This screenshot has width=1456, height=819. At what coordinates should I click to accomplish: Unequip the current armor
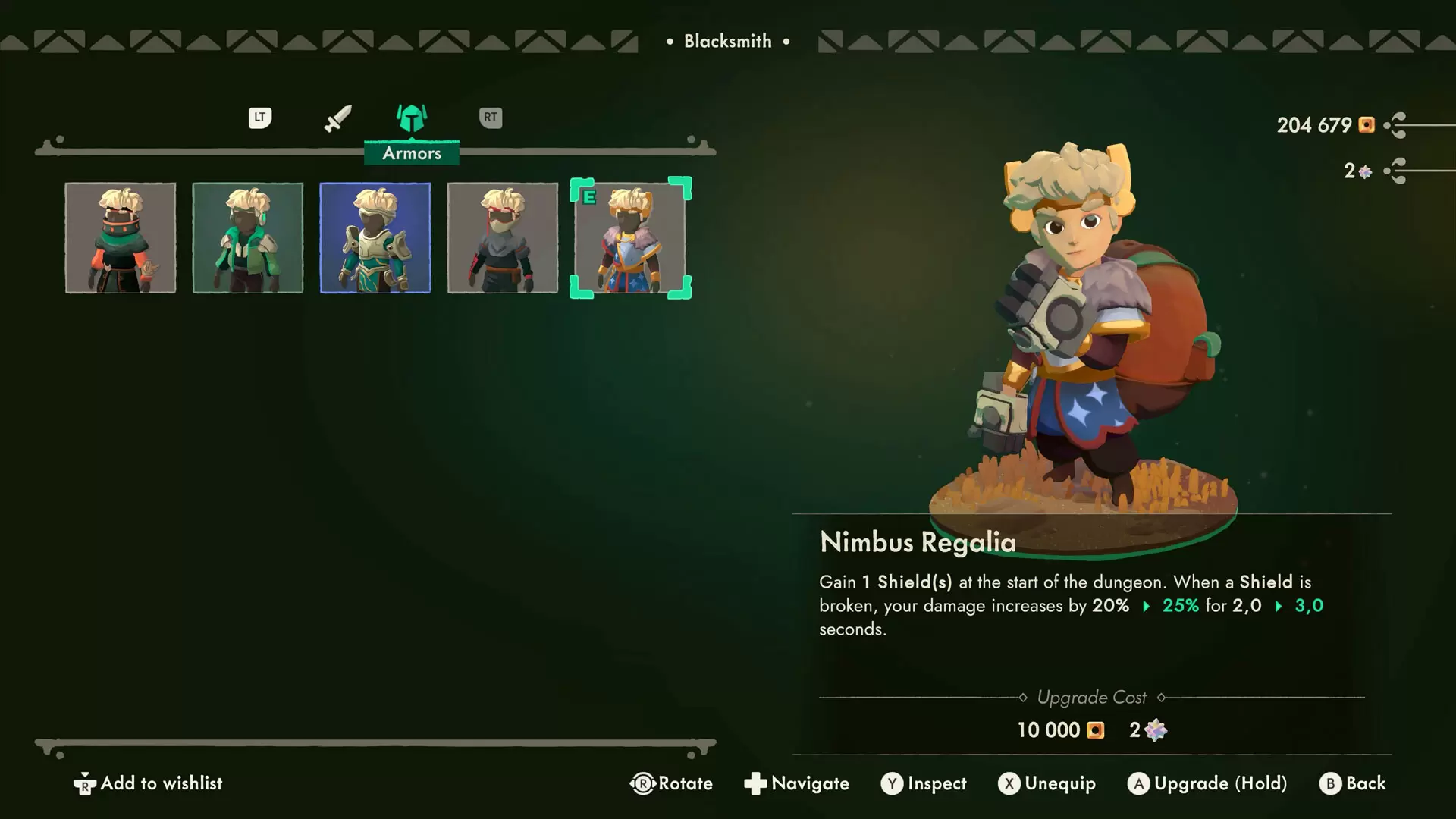click(1046, 783)
